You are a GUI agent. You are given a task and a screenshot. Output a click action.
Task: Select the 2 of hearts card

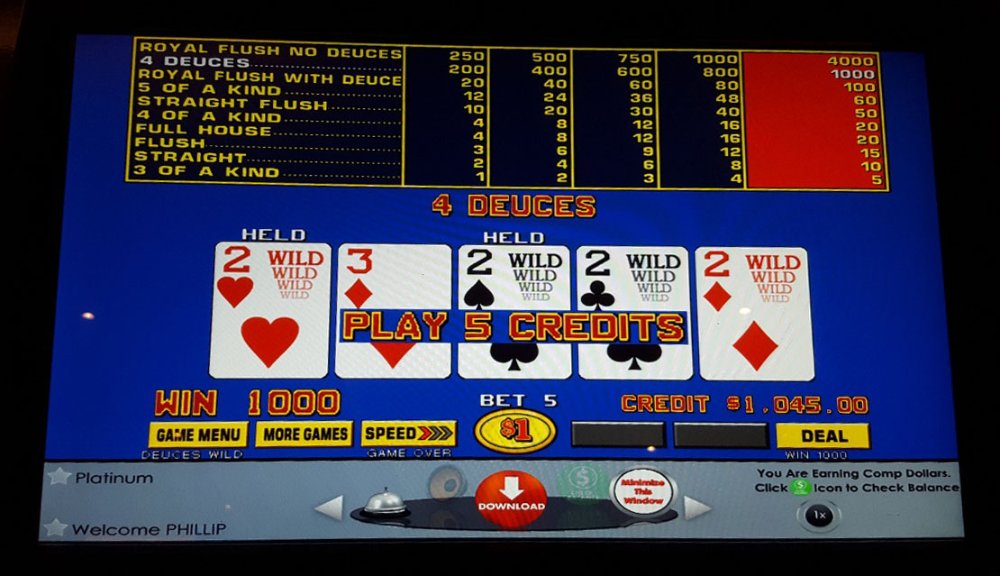point(269,311)
